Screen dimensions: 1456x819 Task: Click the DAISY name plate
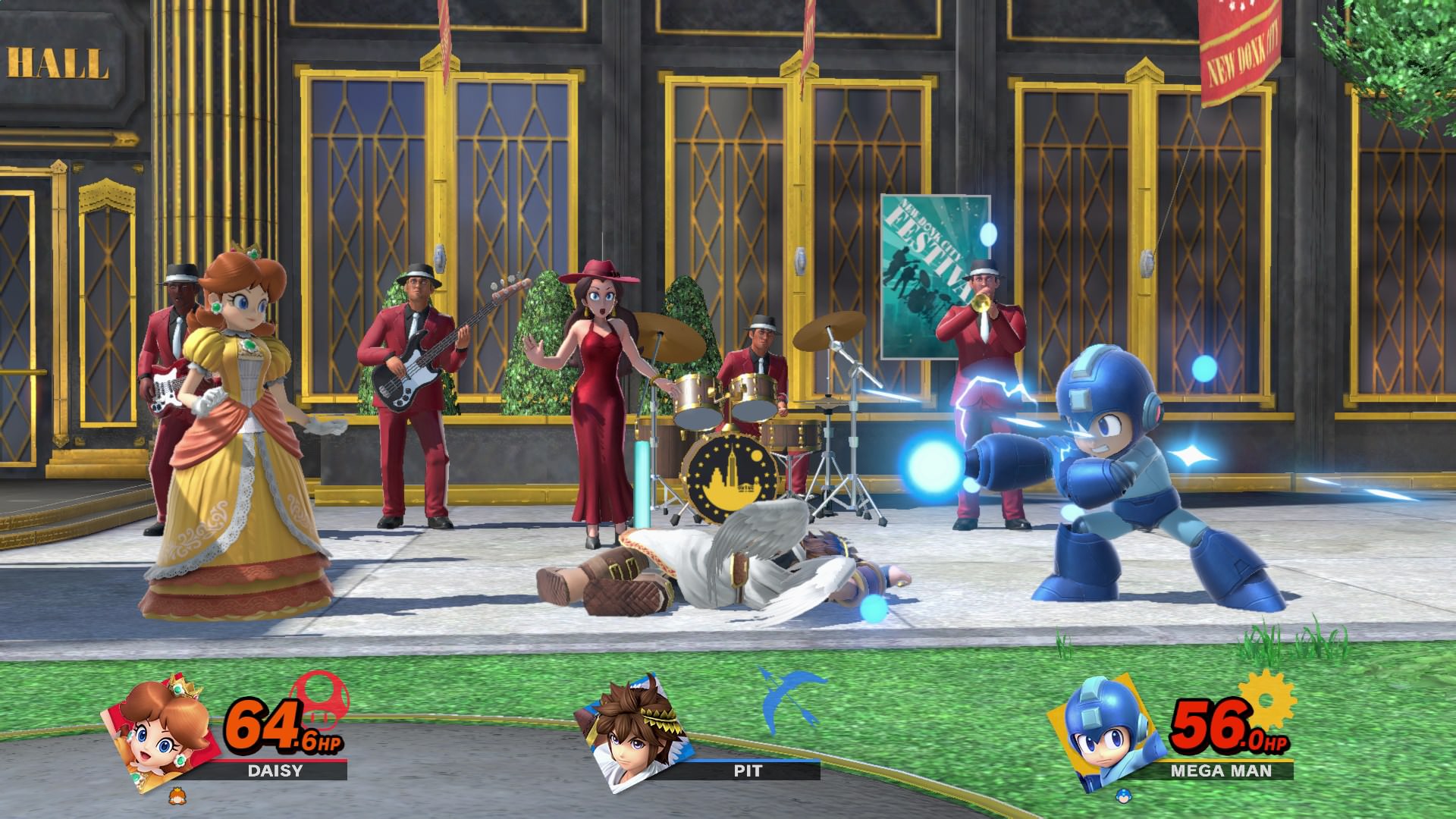275,771
